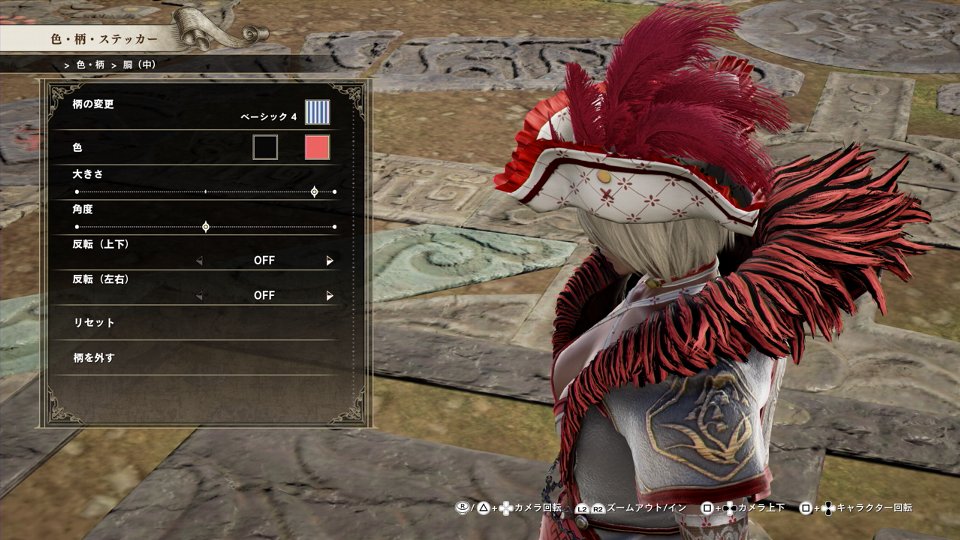Click left arrow for 反転（上下）flip
960x540 pixels.
pyautogui.click(x=198, y=260)
